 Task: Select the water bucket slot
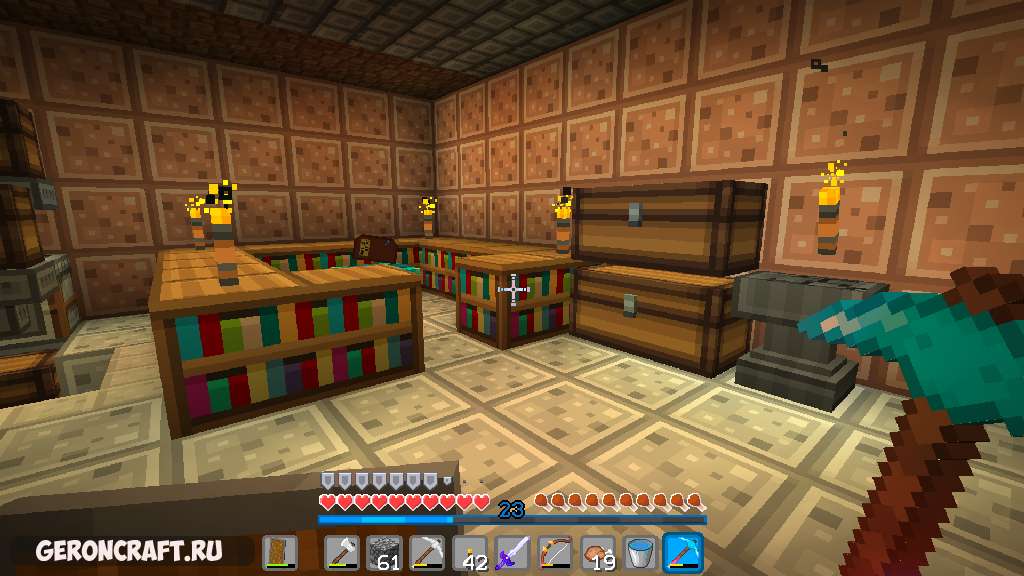click(x=640, y=553)
